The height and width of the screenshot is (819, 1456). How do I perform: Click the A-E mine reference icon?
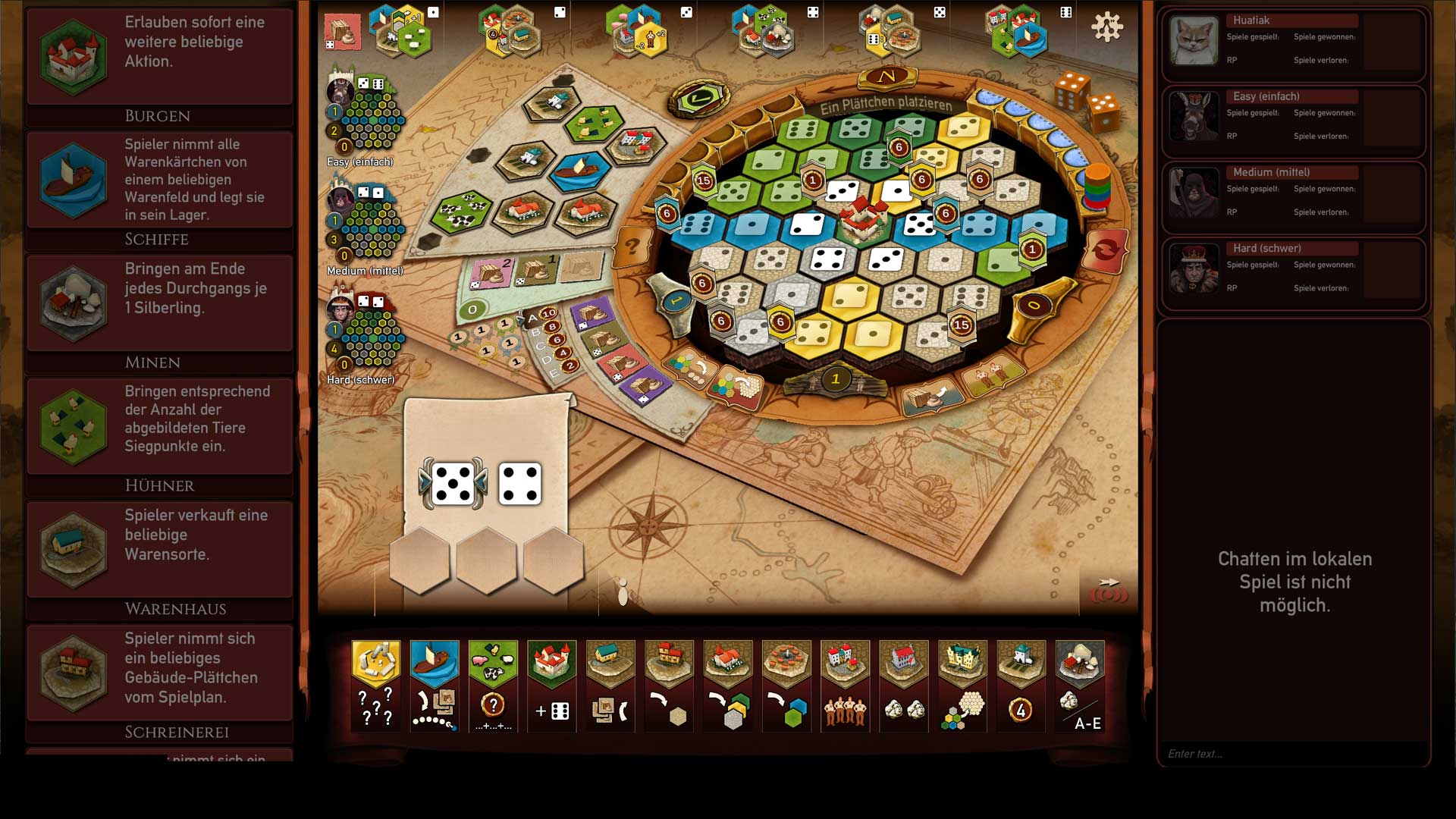(x=1080, y=685)
